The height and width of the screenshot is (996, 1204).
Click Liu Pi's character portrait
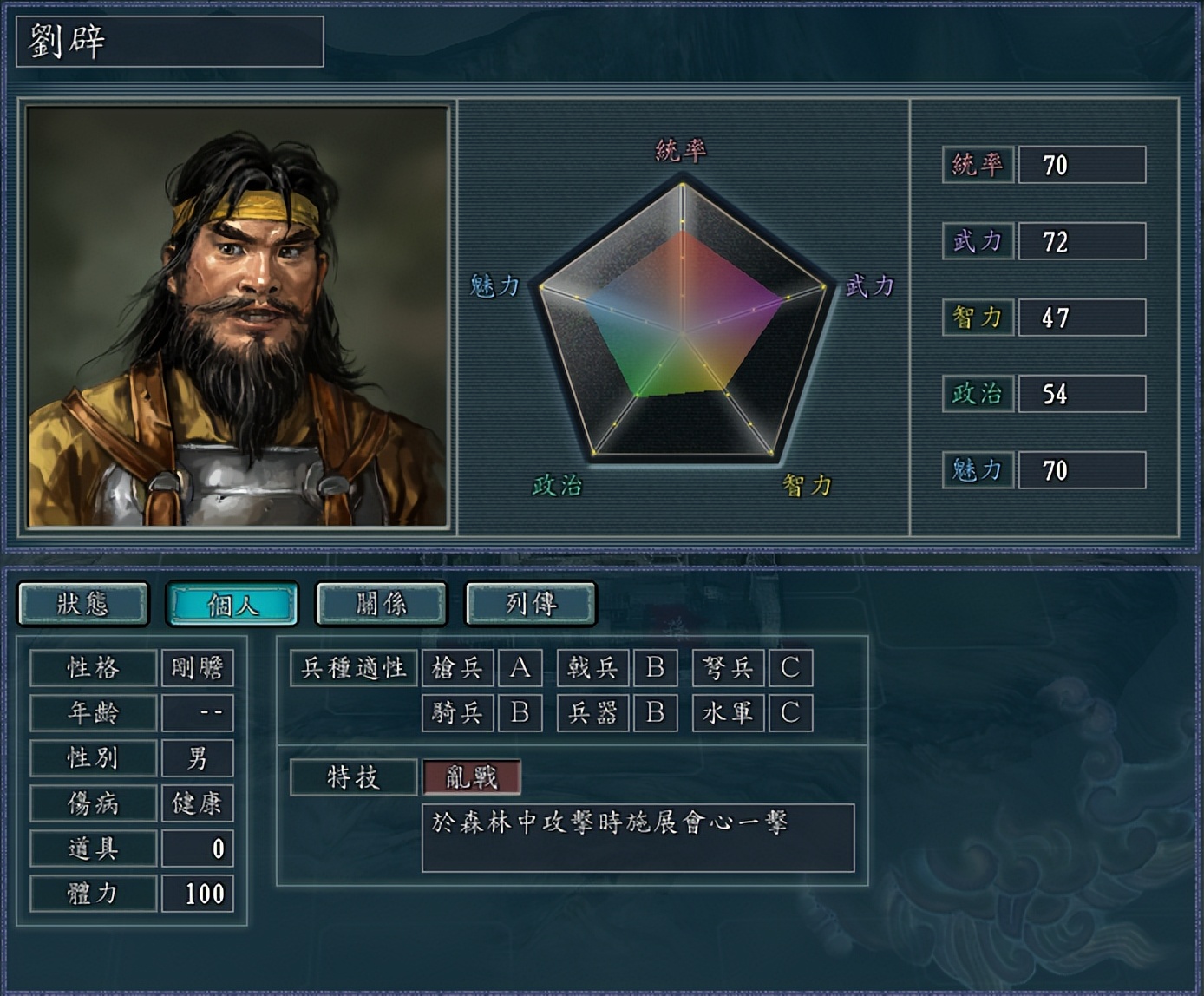[234, 312]
